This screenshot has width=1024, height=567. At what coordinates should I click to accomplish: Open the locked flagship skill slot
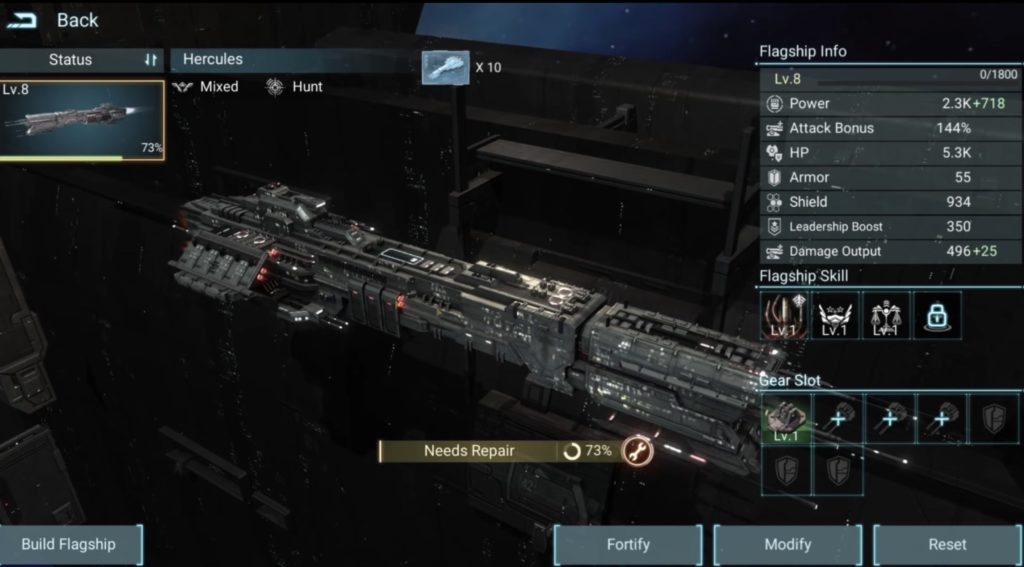937,316
